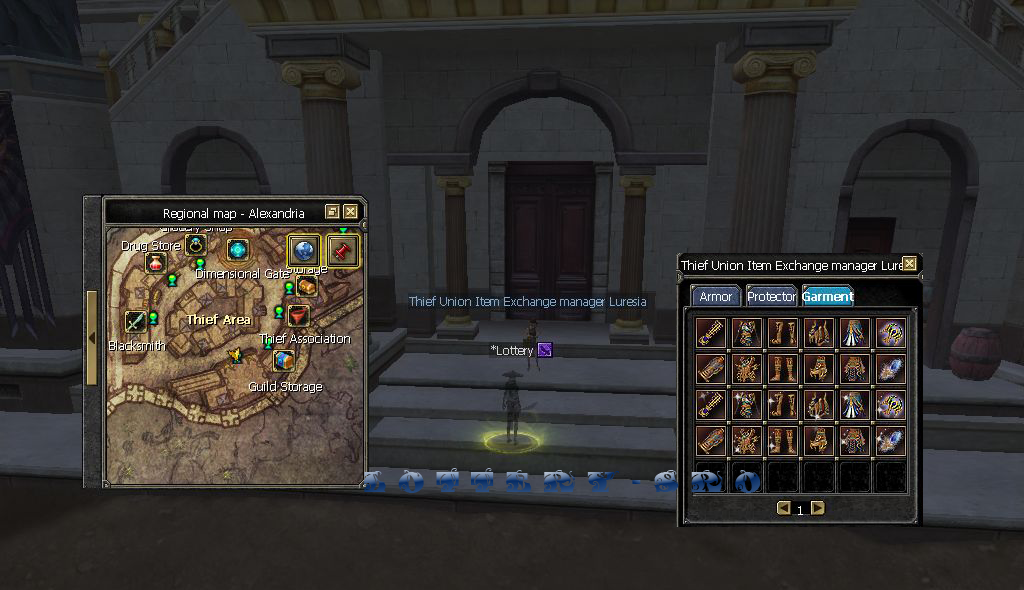Viewport: 1024px width, 590px height.
Task: Go to the previous shop page
Action: pyautogui.click(x=783, y=508)
